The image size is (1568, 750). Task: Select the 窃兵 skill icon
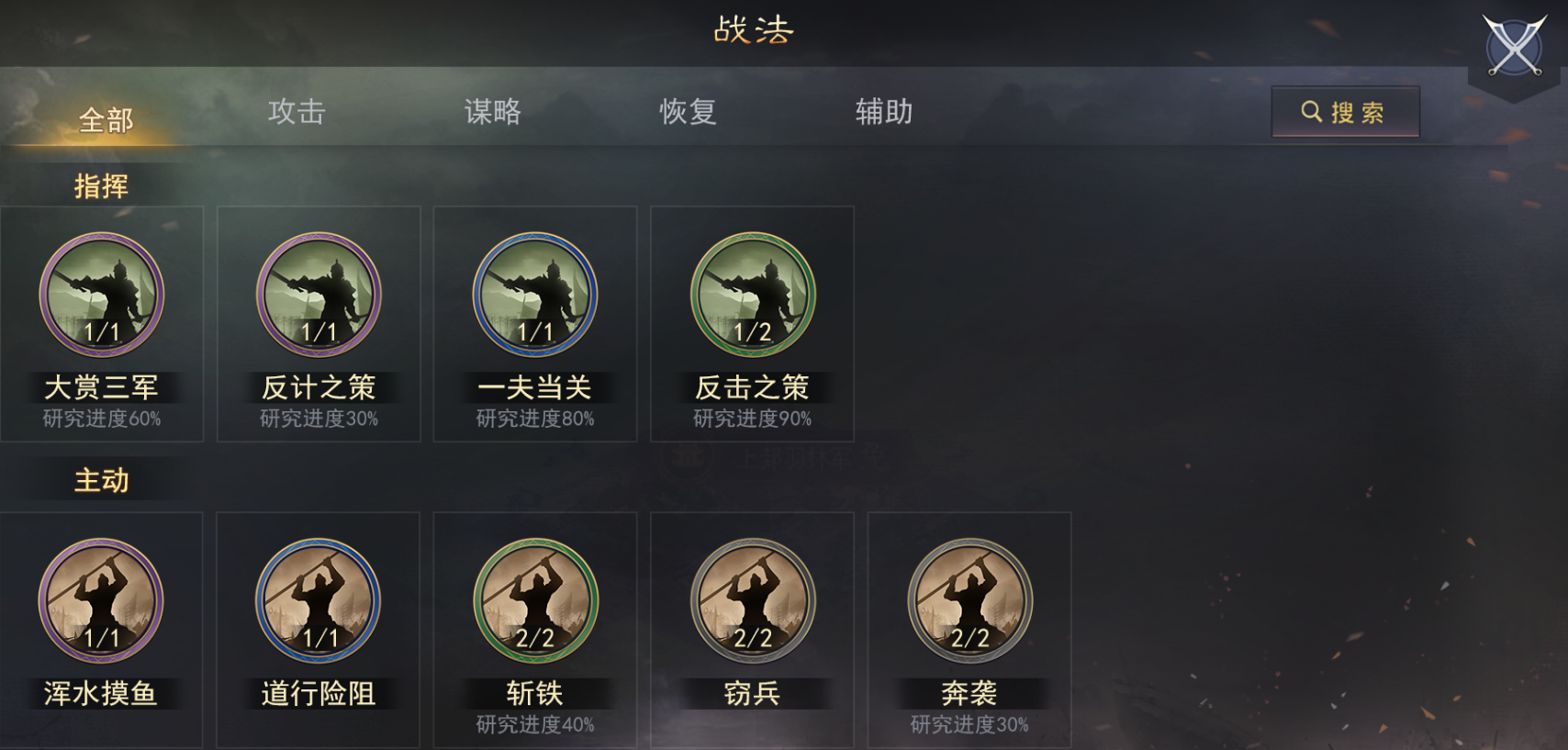751,601
